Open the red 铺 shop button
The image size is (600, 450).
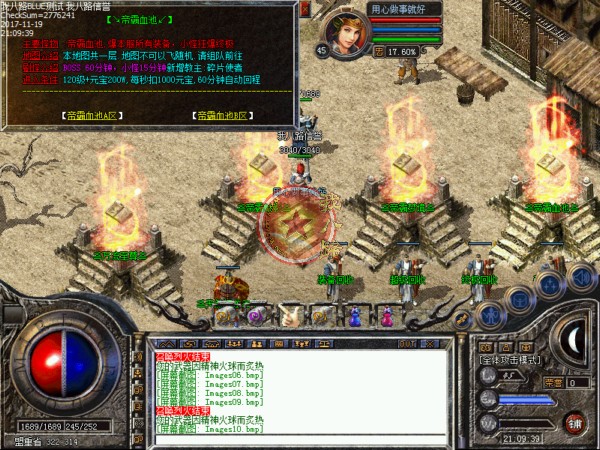point(574,421)
